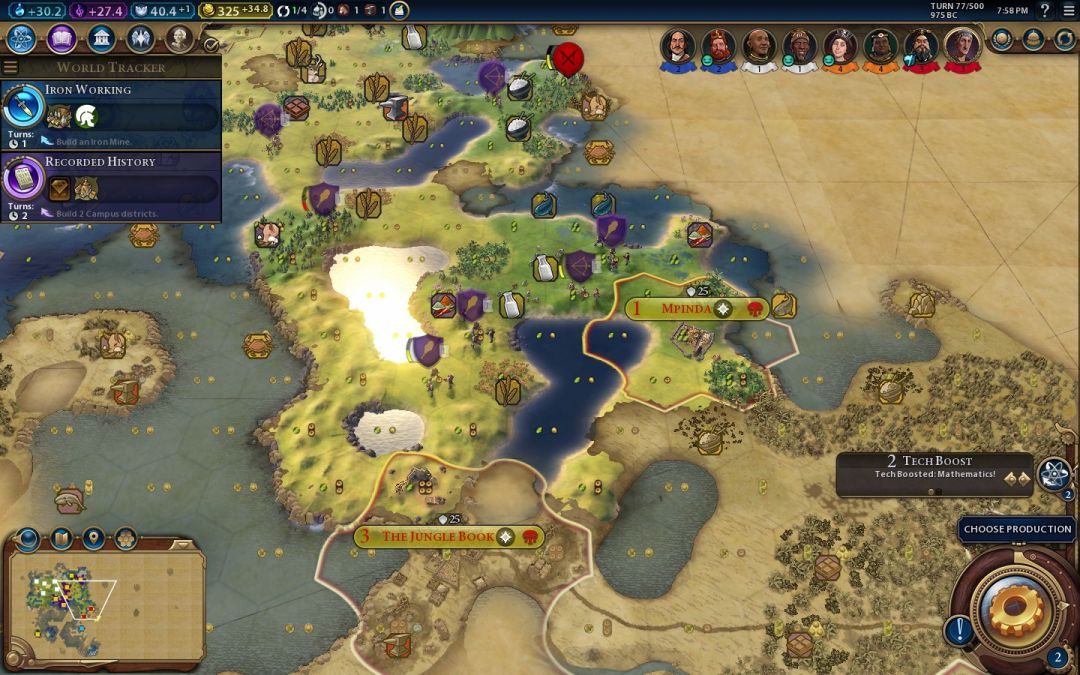The image size is (1080, 675).
Task: Click the Choose Production gear button
Action: (1017, 608)
